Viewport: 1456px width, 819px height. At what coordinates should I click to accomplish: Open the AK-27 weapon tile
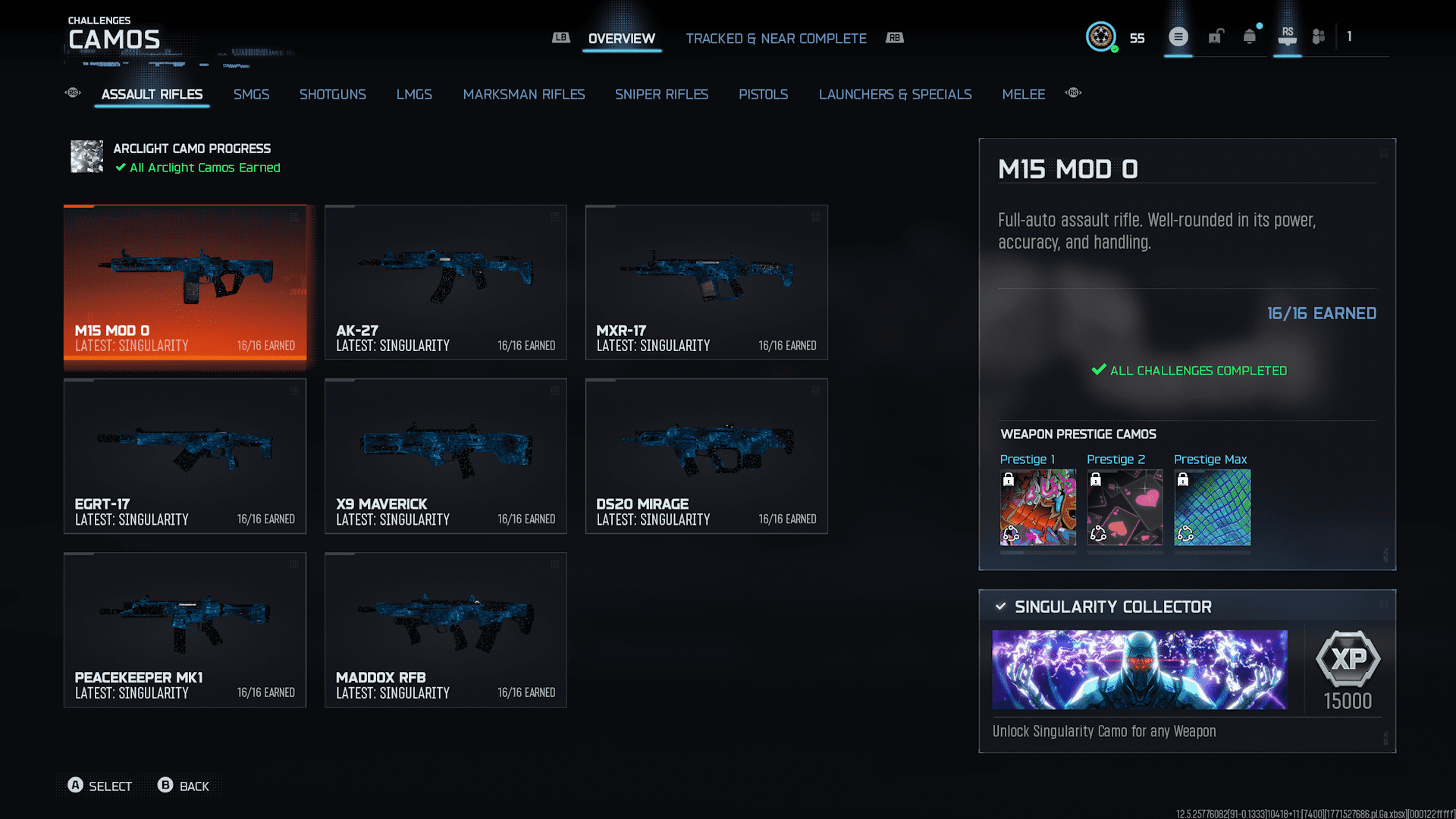coord(445,281)
